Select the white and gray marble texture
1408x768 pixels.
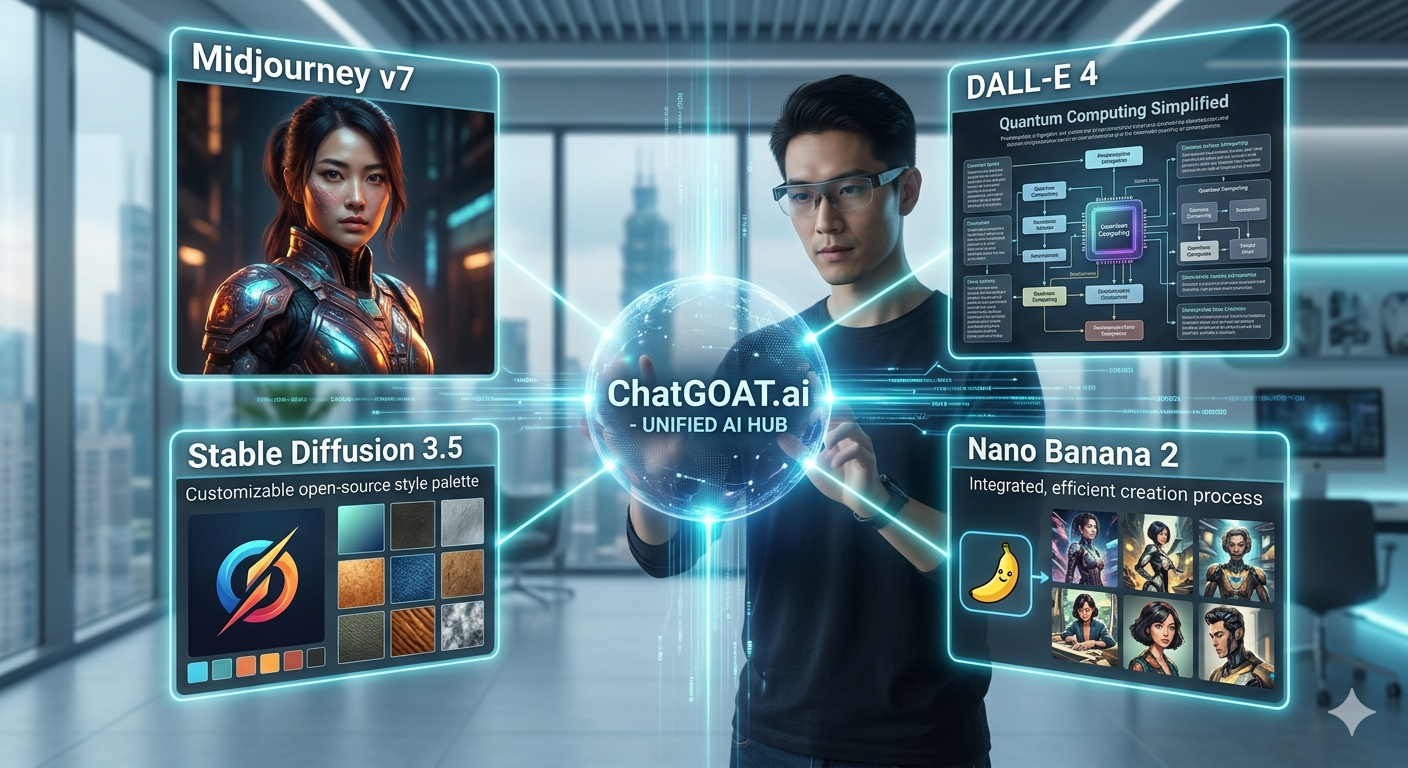[x=461, y=625]
